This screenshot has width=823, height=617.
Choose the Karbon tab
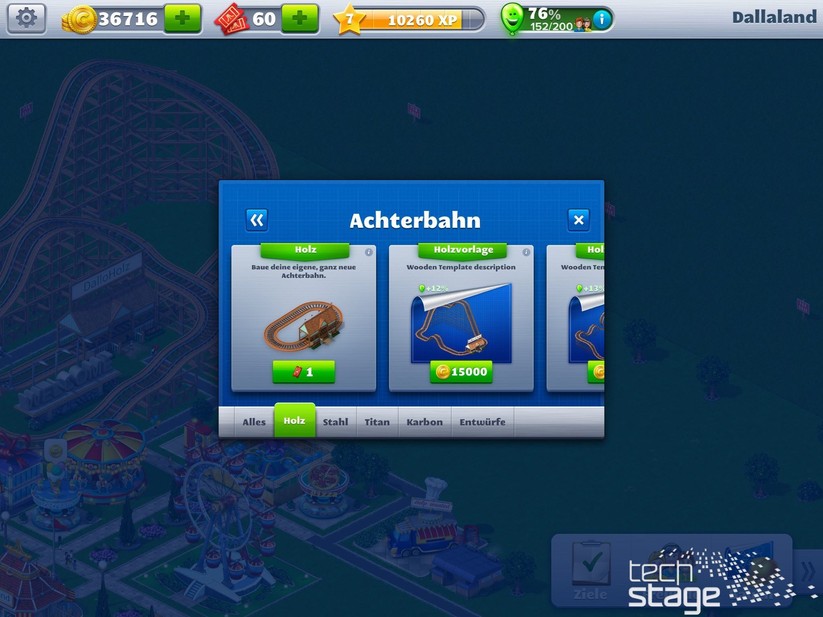tap(424, 422)
